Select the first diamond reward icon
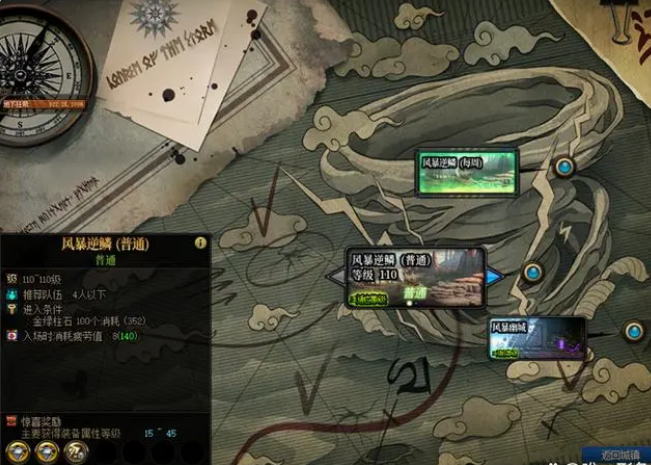 point(17,451)
